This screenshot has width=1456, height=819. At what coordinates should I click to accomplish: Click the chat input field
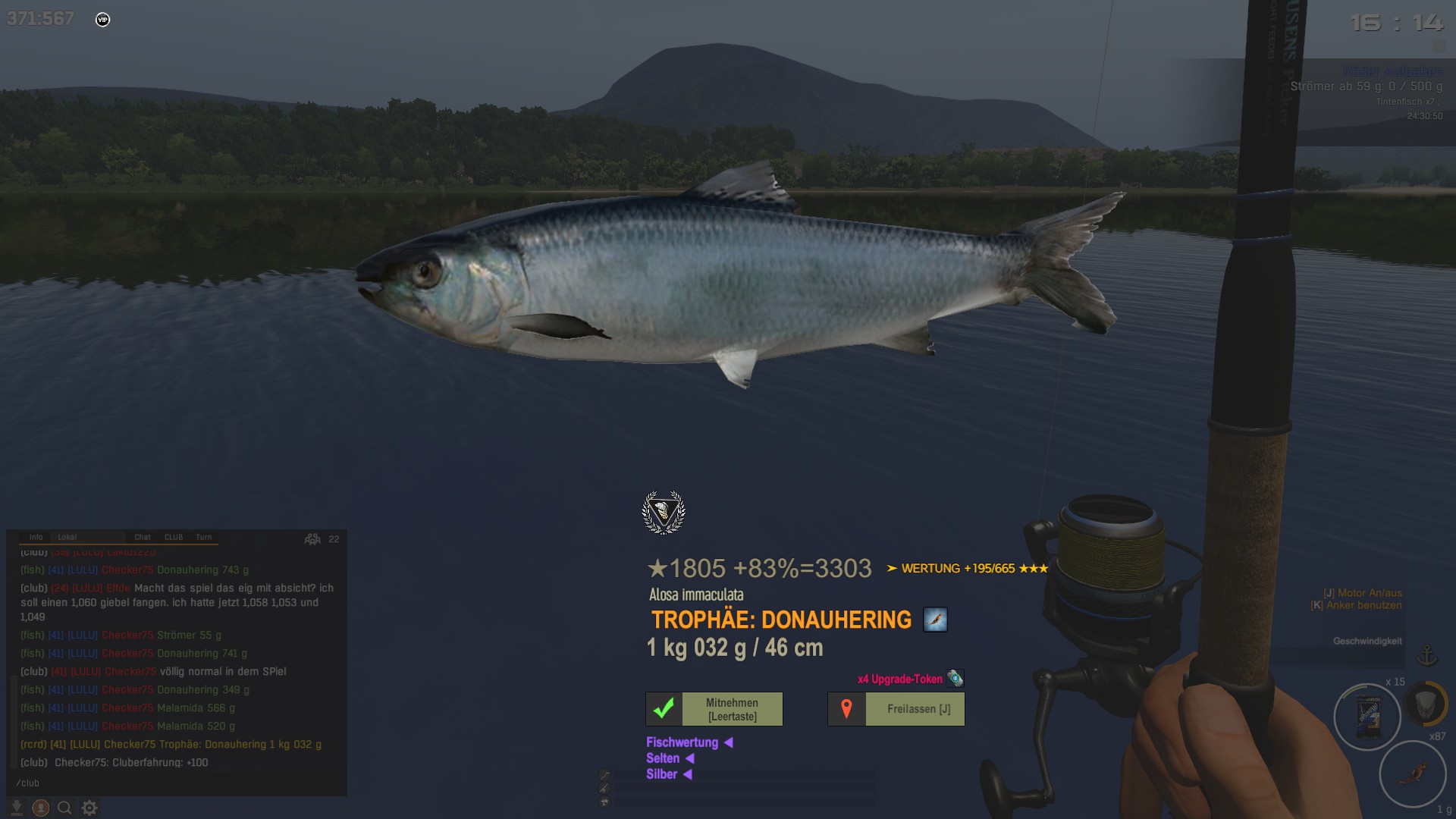[x=176, y=783]
